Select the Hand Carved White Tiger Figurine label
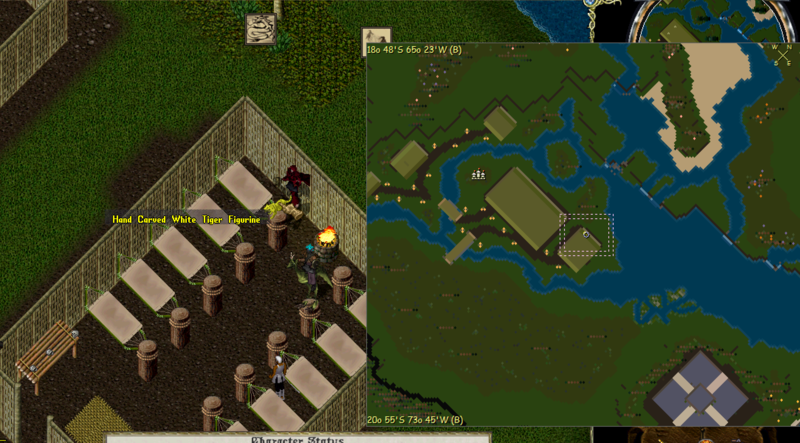The image size is (800, 443). (186, 219)
